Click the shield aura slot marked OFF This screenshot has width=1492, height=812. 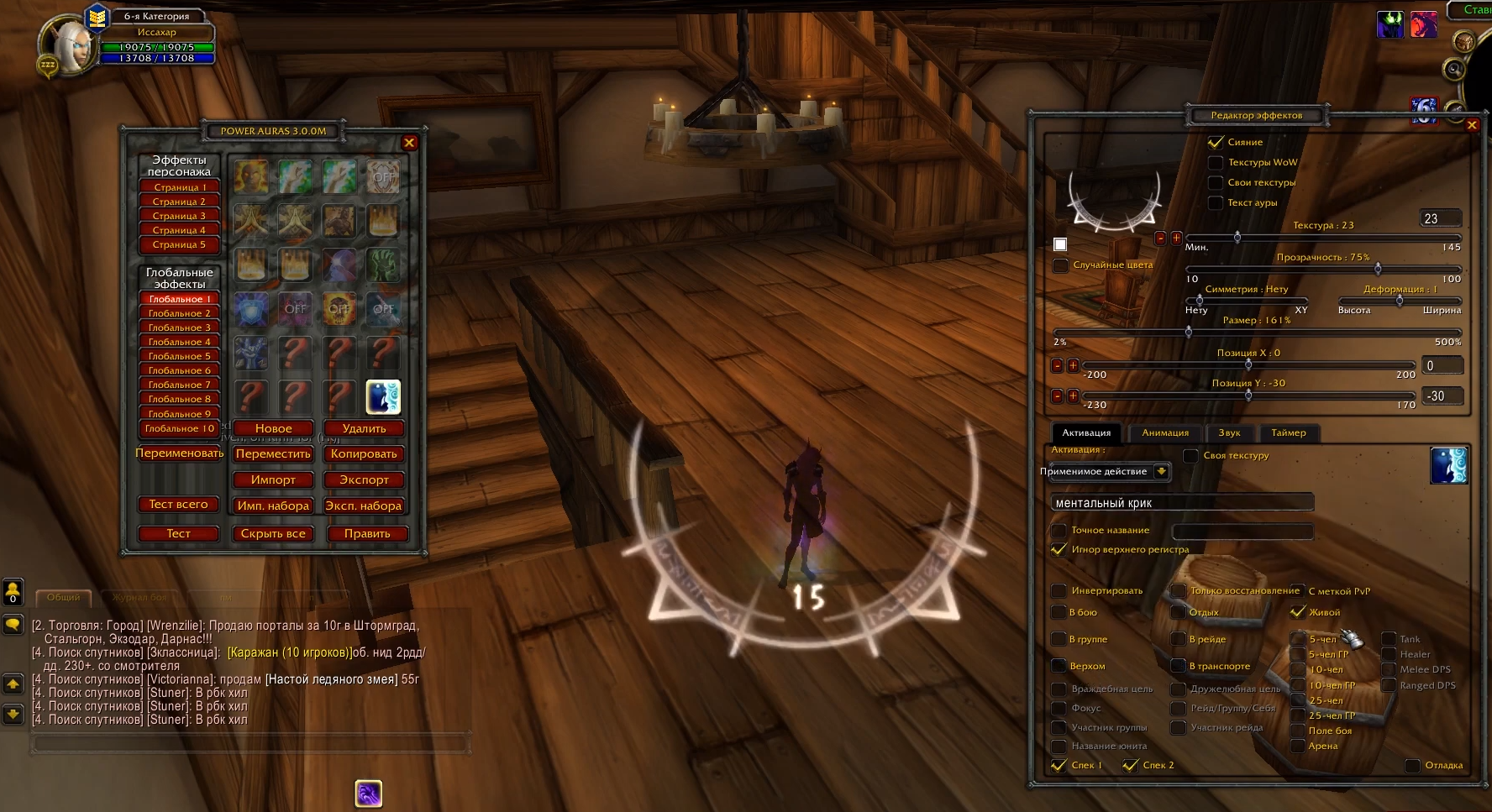coord(384,176)
